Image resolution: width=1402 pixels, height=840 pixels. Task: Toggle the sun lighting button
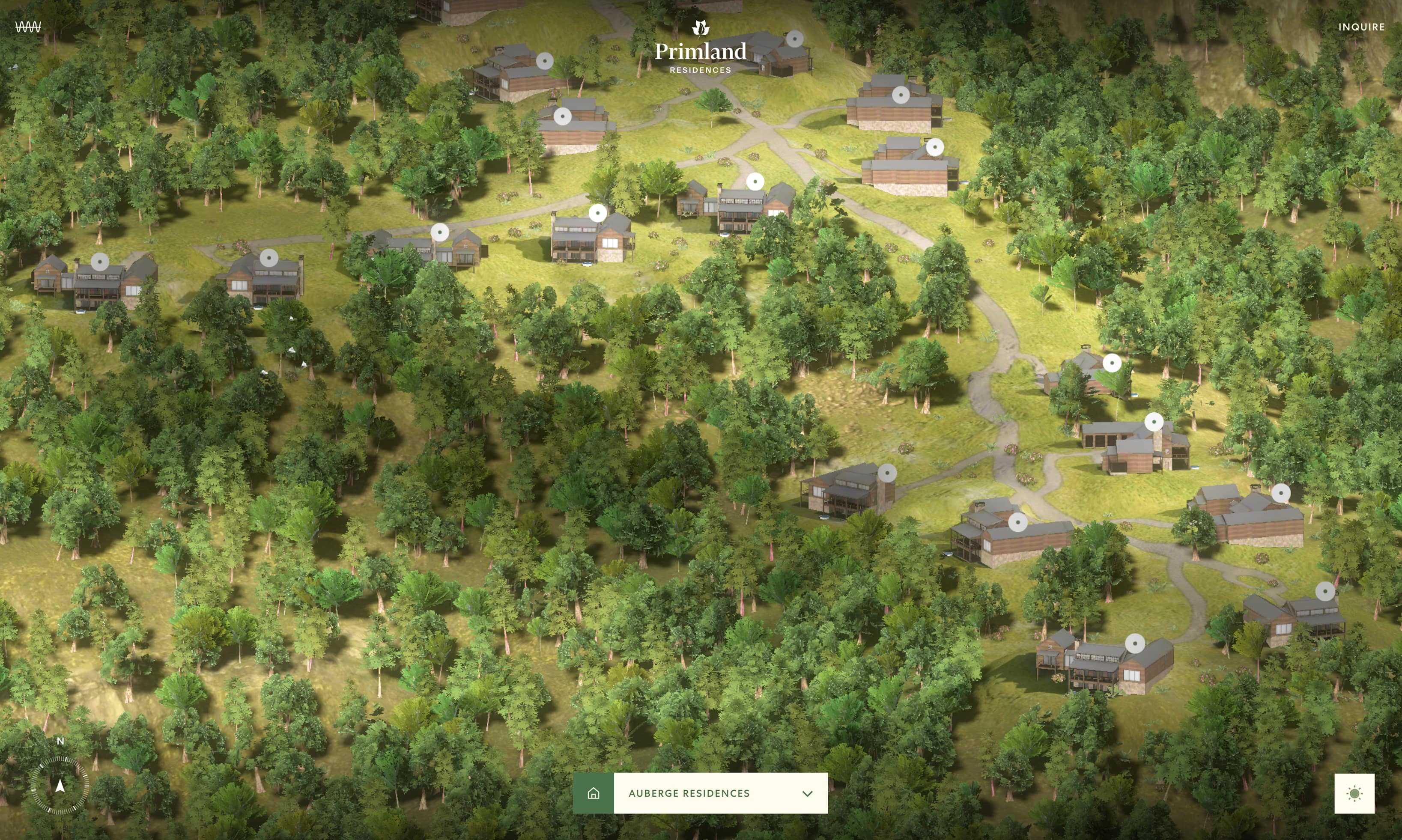[1354, 793]
